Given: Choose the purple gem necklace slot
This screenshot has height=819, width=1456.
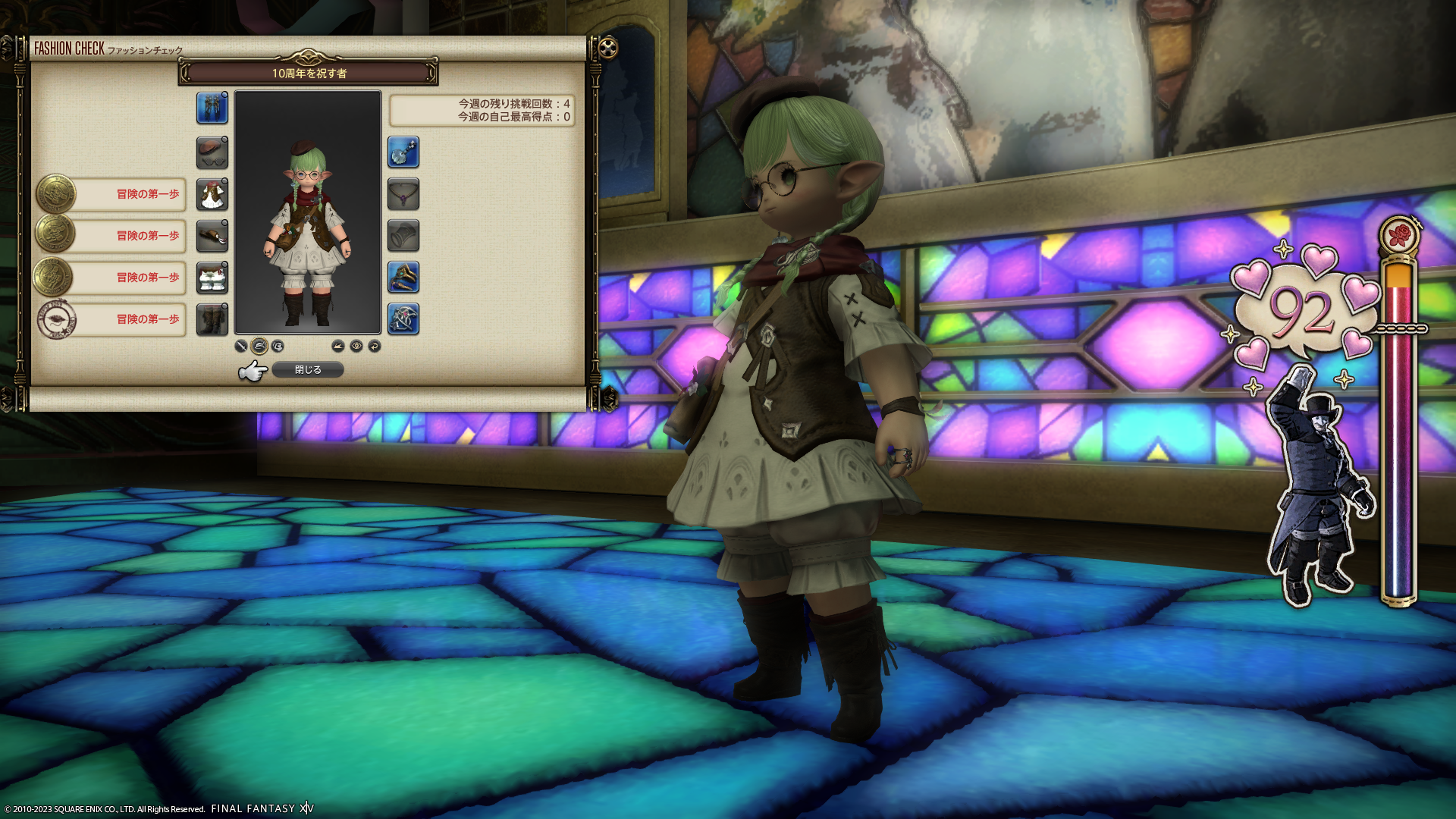Looking at the screenshot, I should (x=403, y=194).
